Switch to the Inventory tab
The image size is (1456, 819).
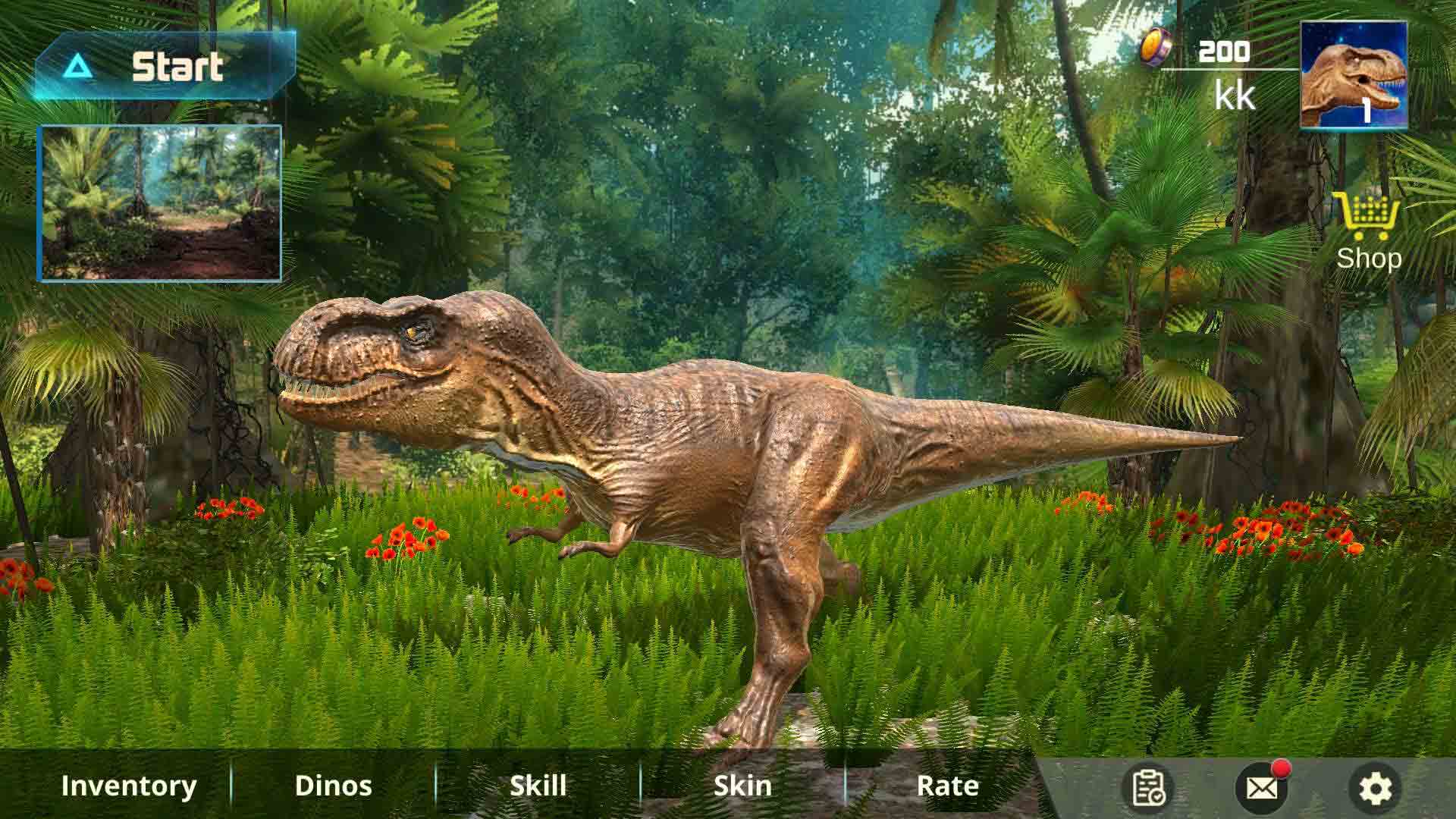(x=129, y=786)
